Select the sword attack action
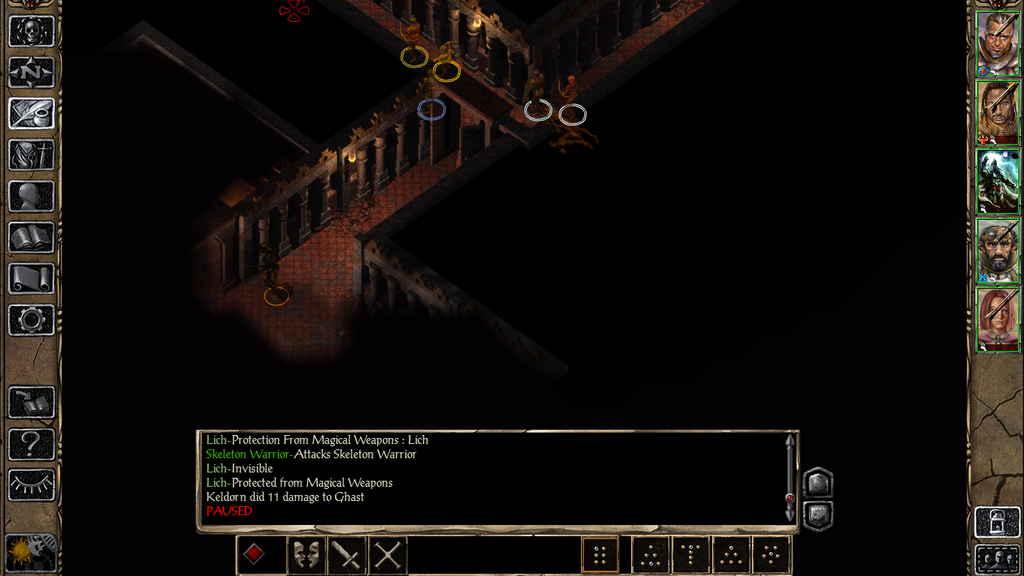The height and width of the screenshot is (576, 1024). [347, 555]
